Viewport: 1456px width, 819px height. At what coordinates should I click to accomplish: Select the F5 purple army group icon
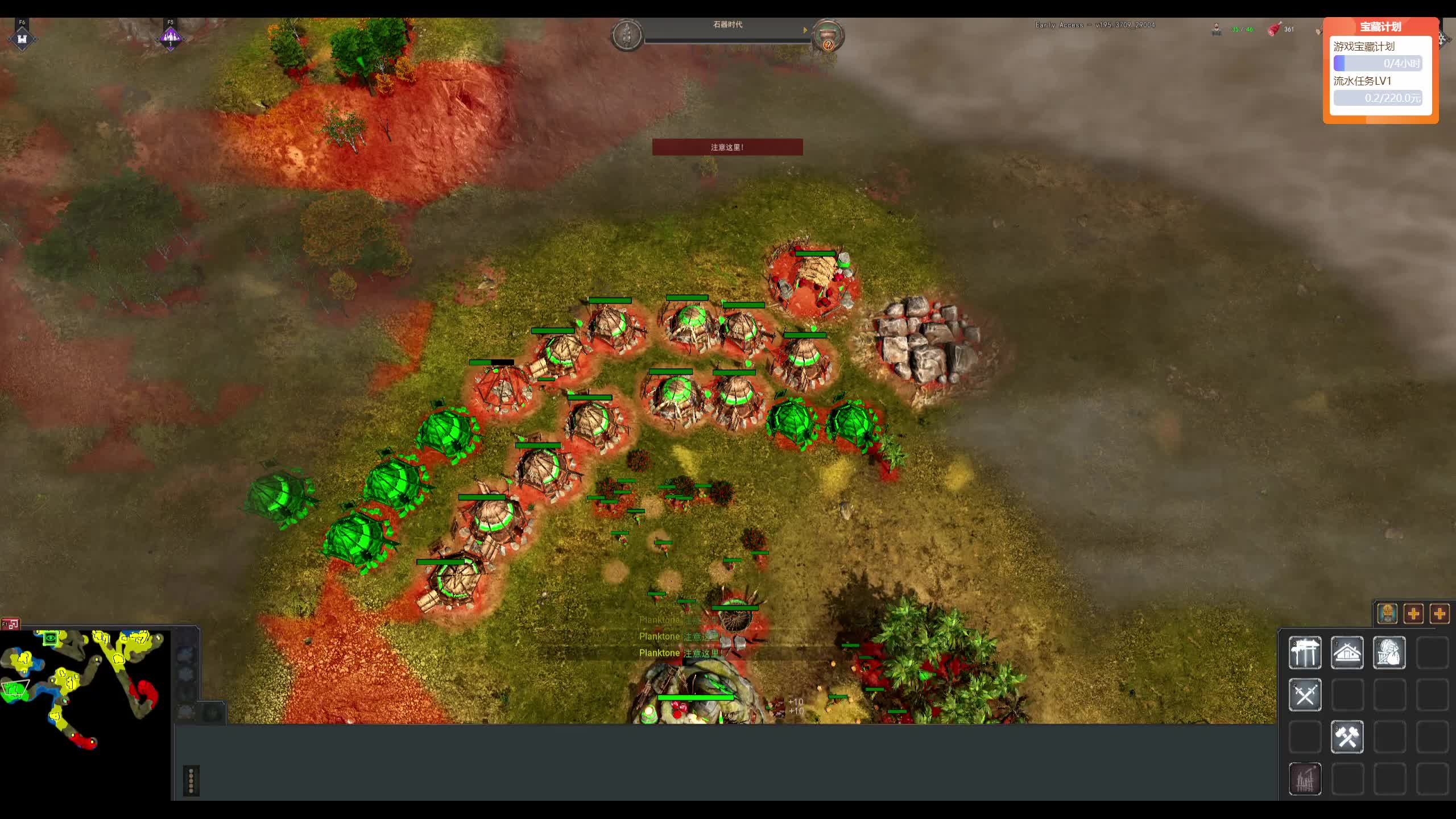pyautogui.click(x=170, y=38)
